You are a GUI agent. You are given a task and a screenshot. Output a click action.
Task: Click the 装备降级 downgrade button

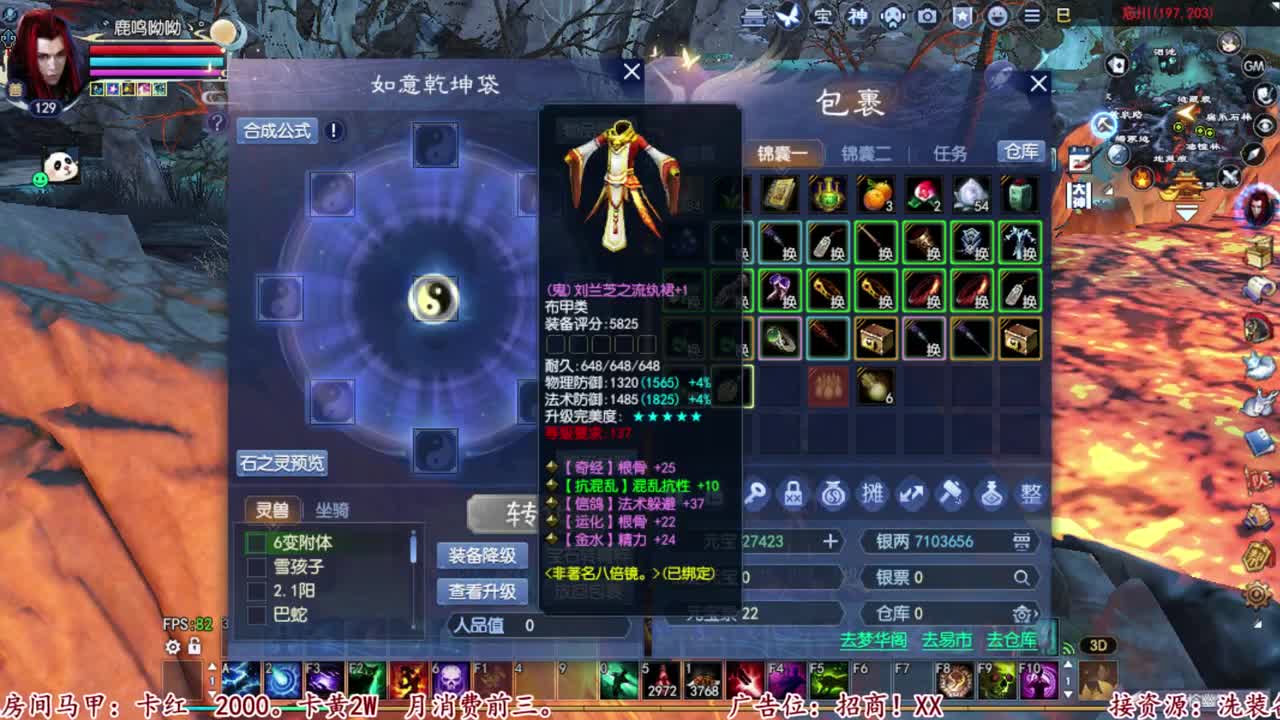point(483,557)
